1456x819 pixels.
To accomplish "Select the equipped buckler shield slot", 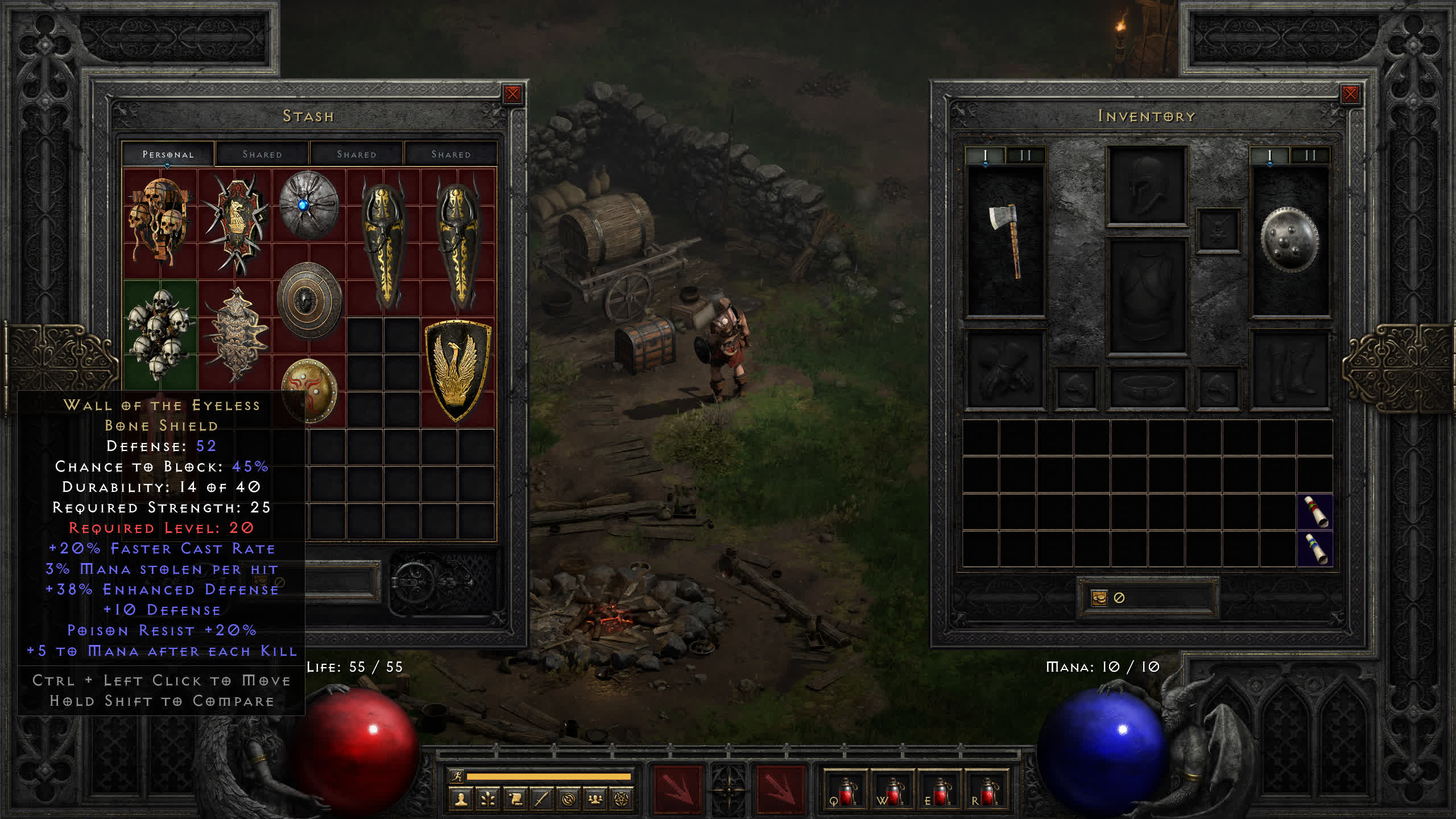I will pyautogui.click(x=1289, y=241).
